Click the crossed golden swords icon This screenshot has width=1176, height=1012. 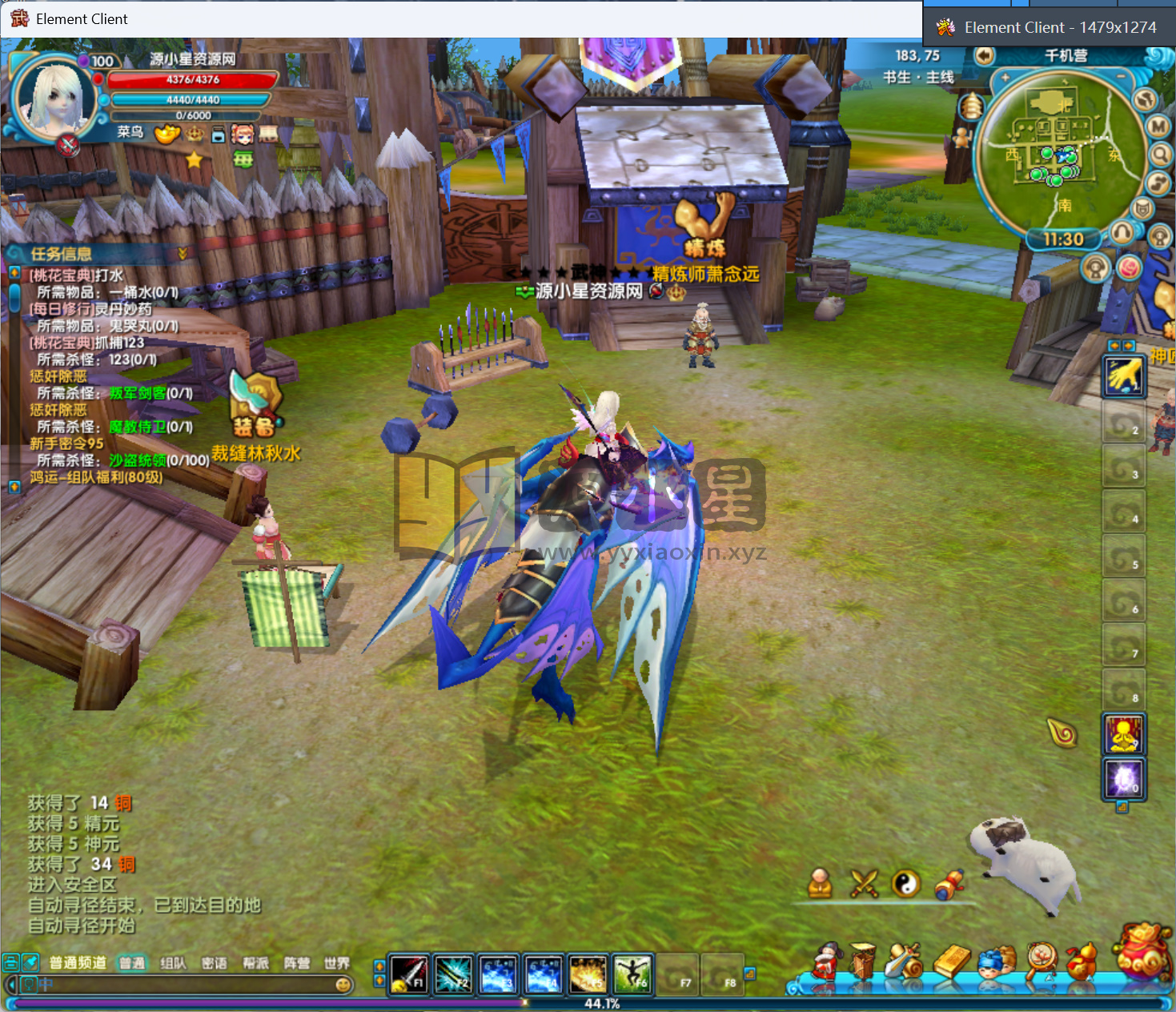click(864, 884)
